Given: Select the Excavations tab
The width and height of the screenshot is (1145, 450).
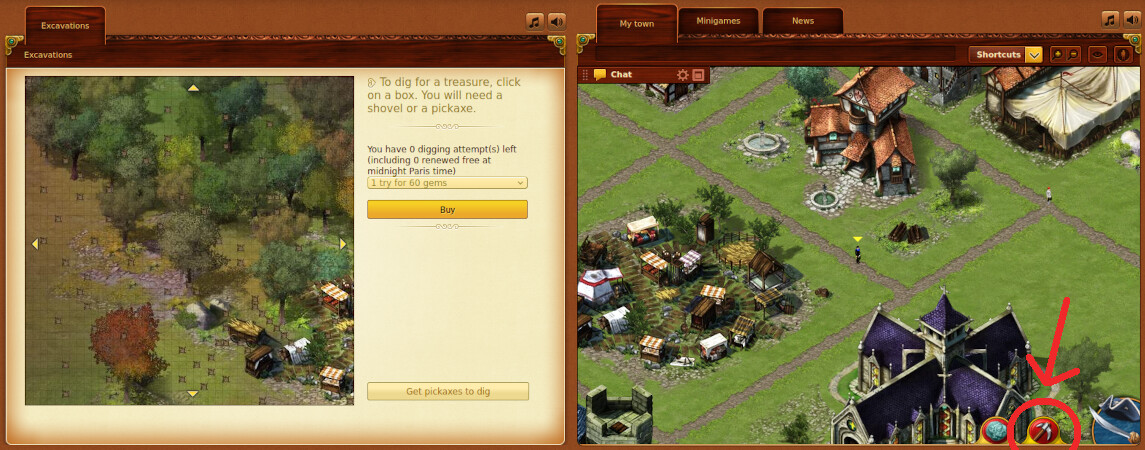Looking at the screenshot, I should coord(66,25).
